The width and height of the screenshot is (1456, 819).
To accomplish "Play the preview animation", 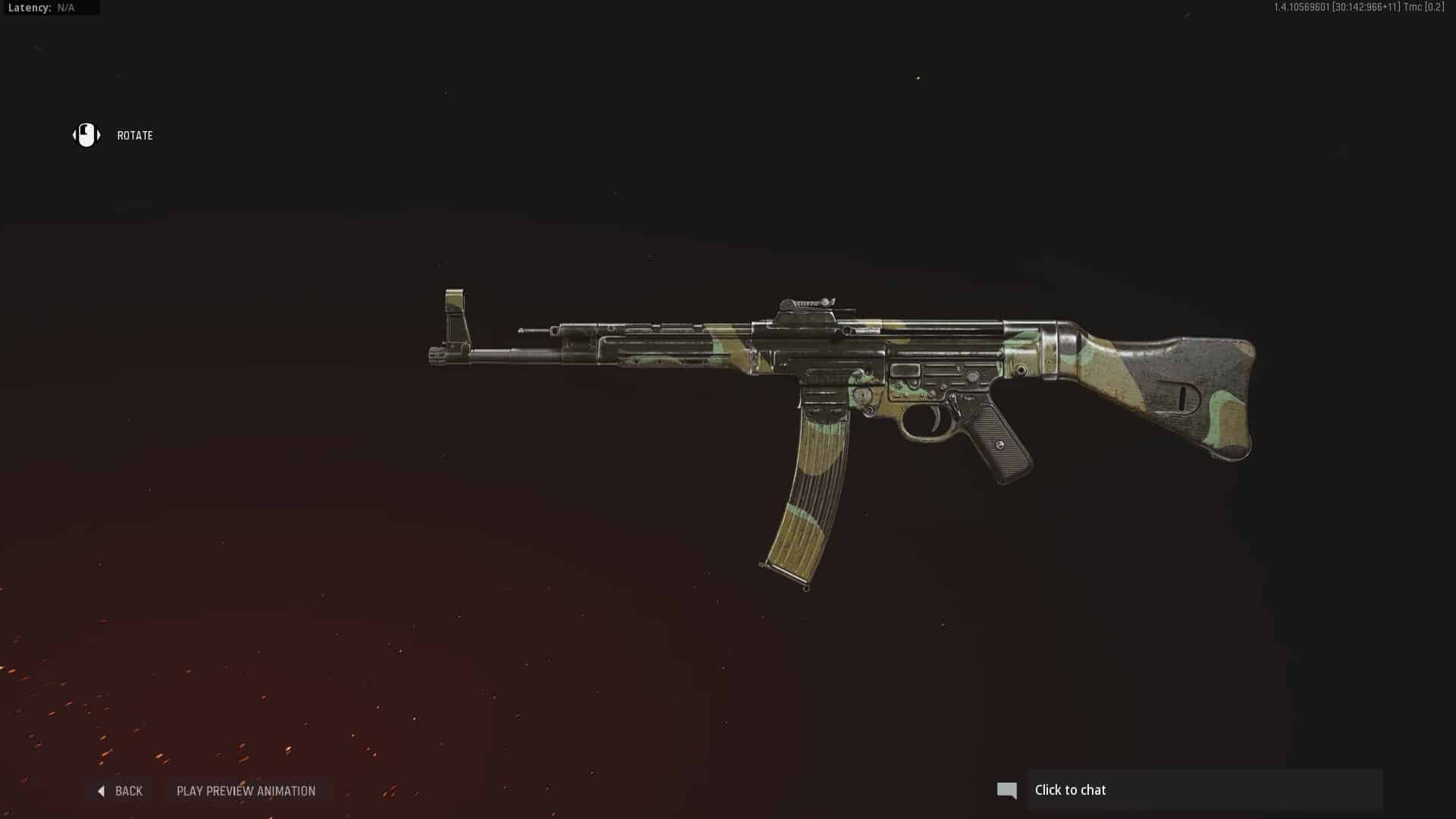I will [246, 791].
